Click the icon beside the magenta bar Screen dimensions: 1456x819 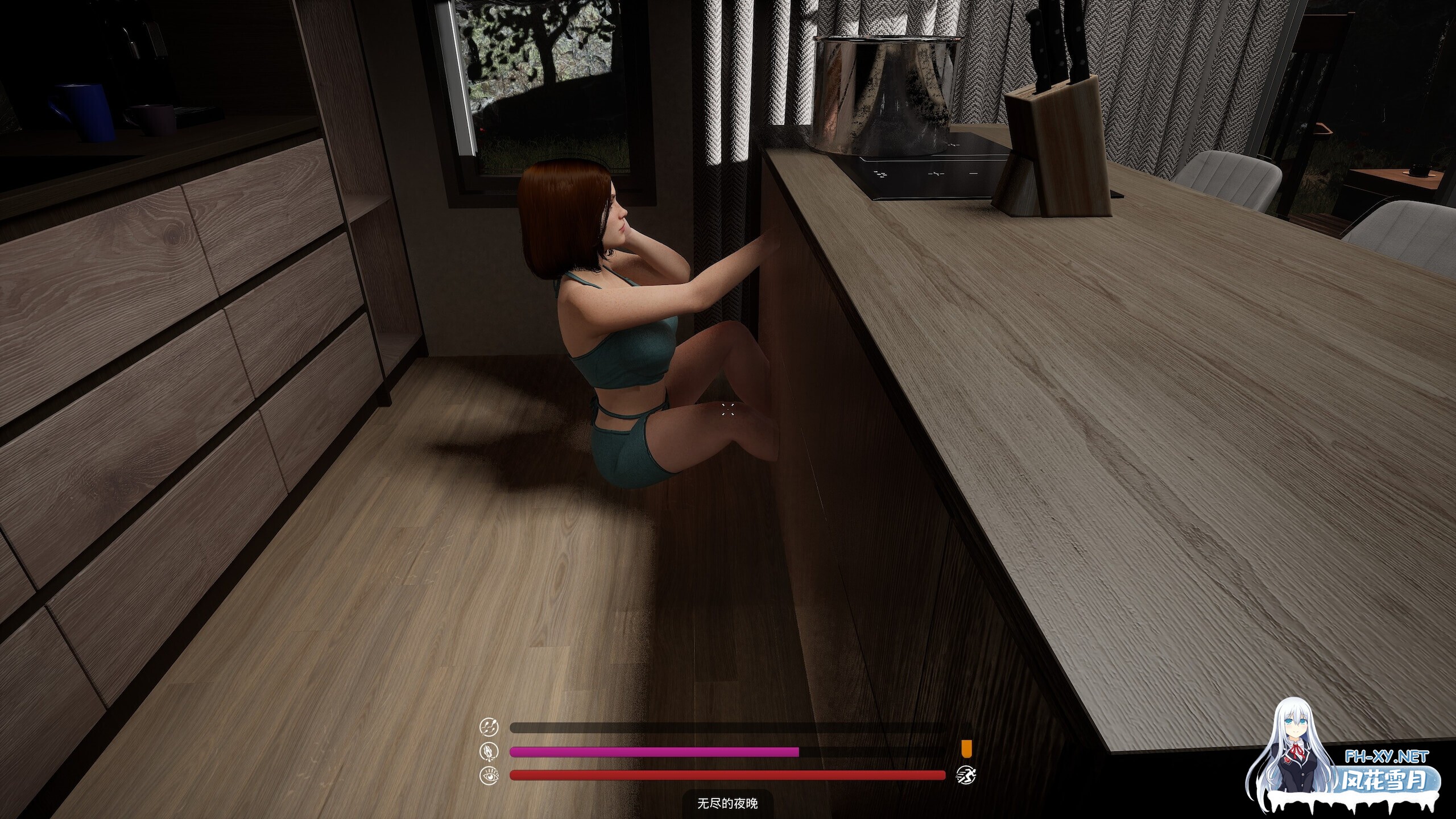tap(489, 751)
